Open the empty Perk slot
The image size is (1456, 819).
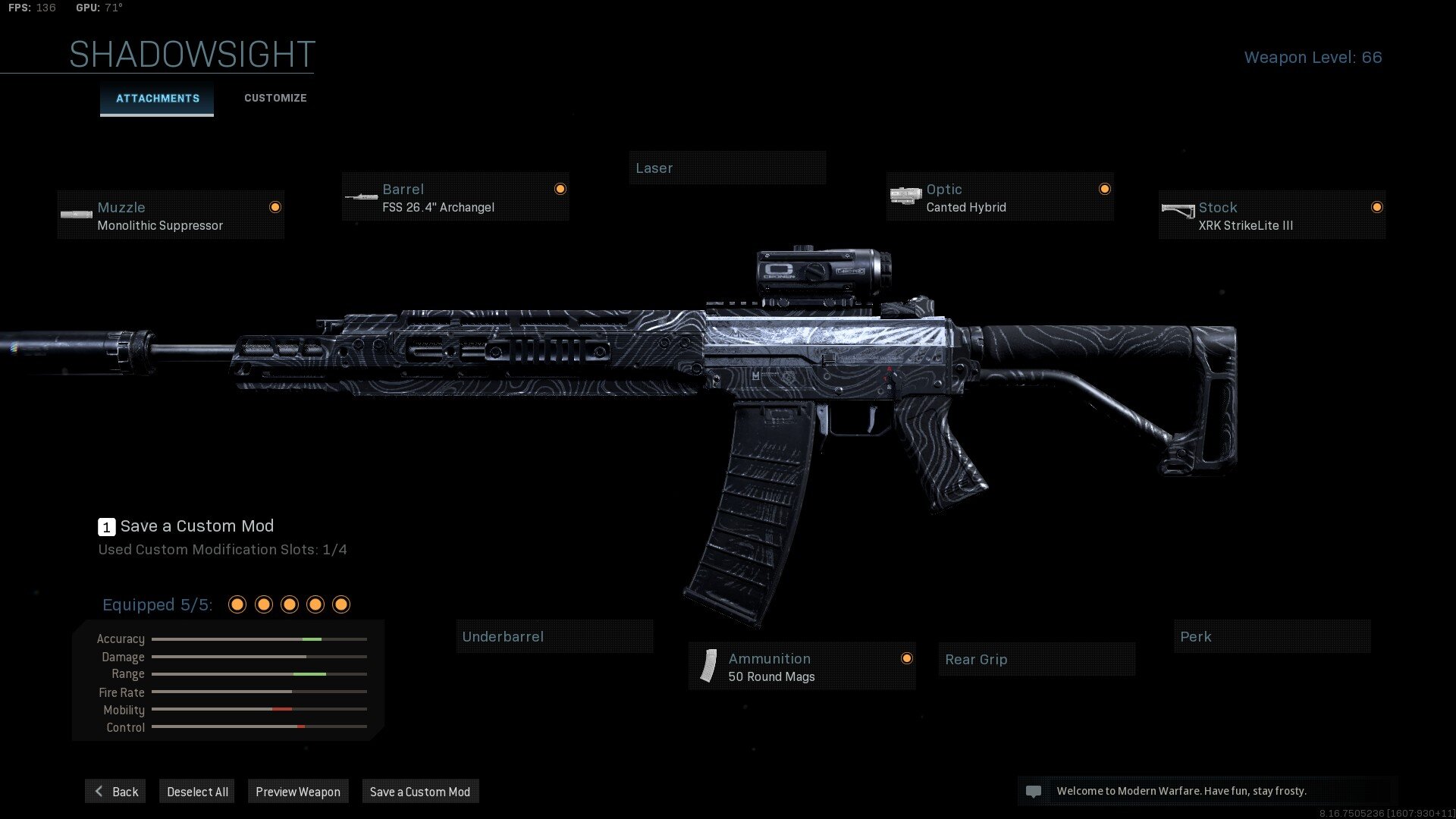tap(1272, 637)
